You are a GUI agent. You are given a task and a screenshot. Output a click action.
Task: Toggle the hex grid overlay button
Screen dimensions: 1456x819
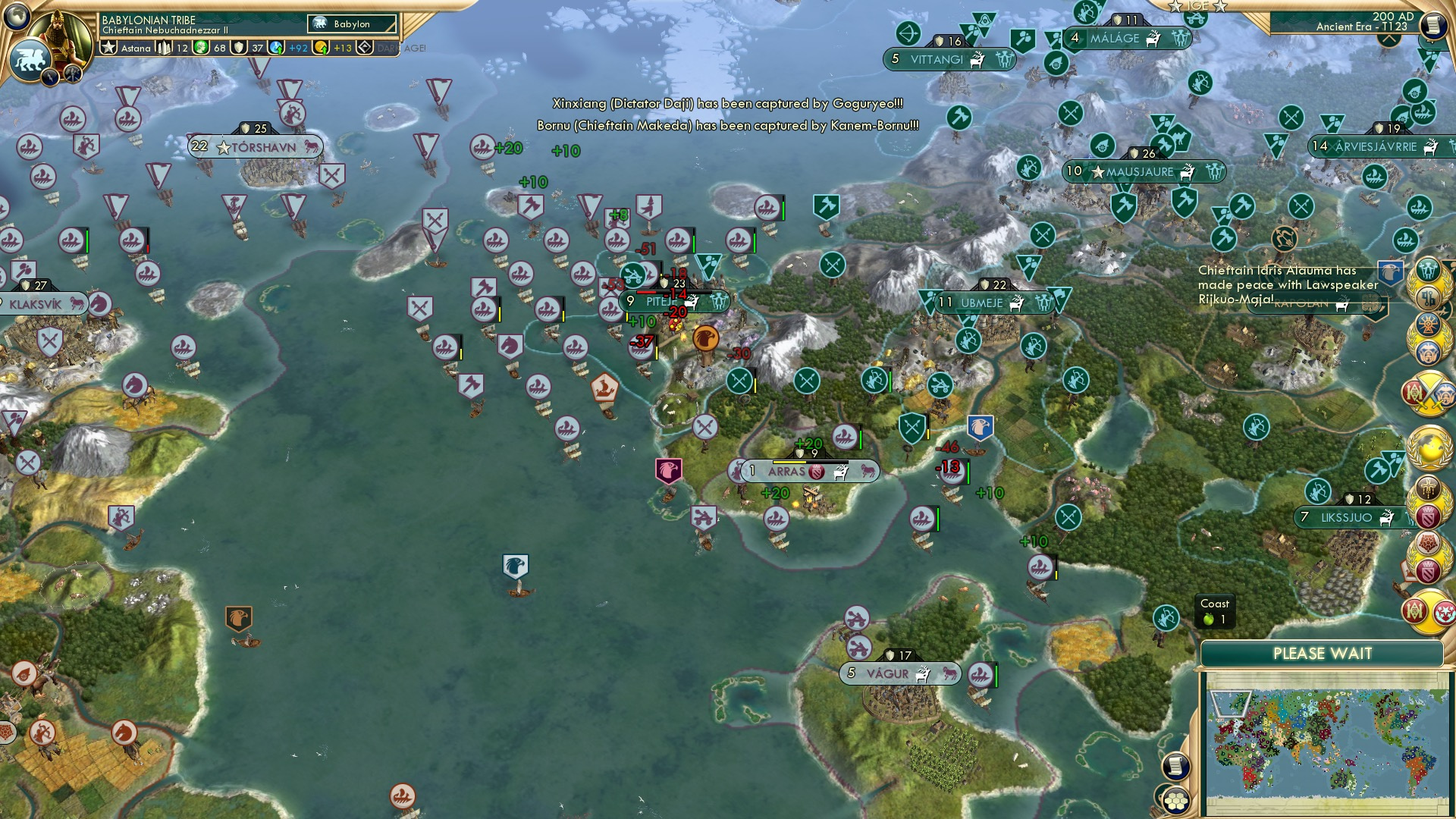[1176, 801]
